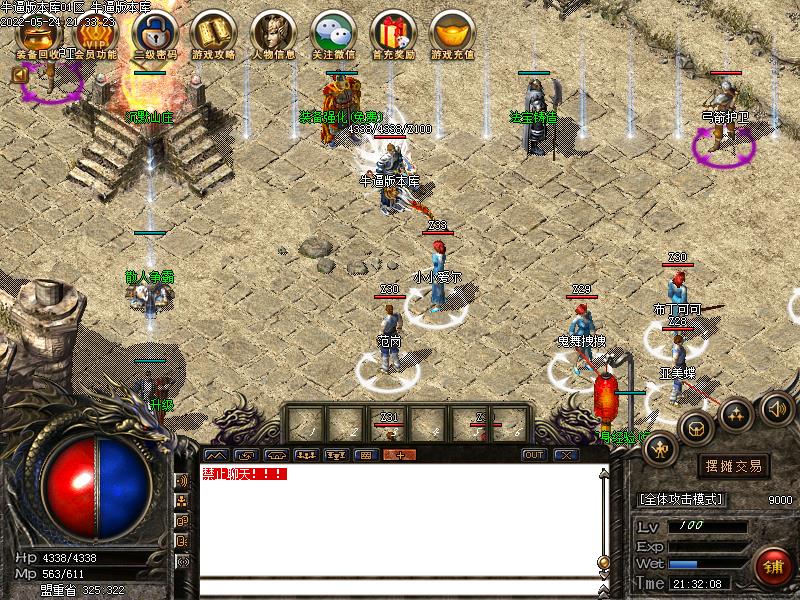Open the skills sparkle round button

(x=736, y=412)
